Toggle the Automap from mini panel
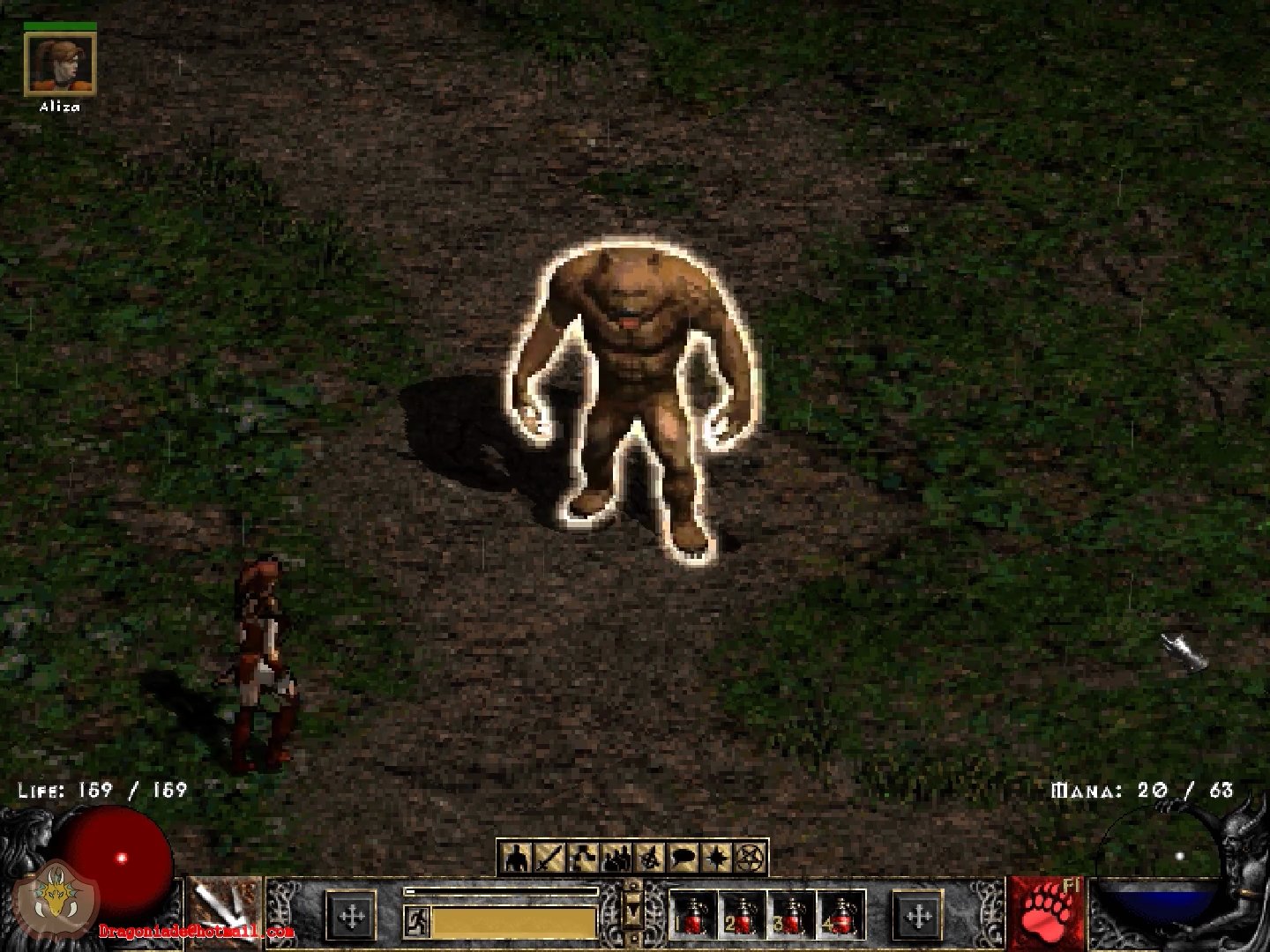This screenshot has height=952, width=1270. [x=649, y=857]
